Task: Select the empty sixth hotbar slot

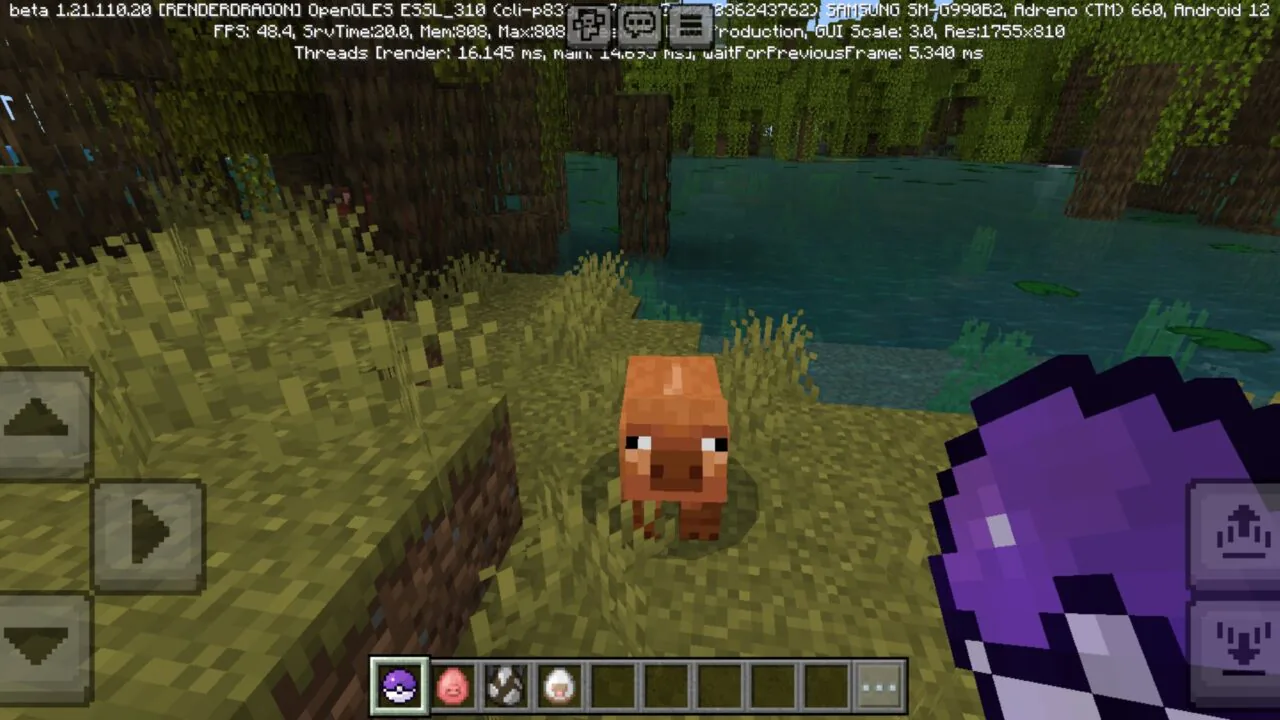Action: point(666,684)
